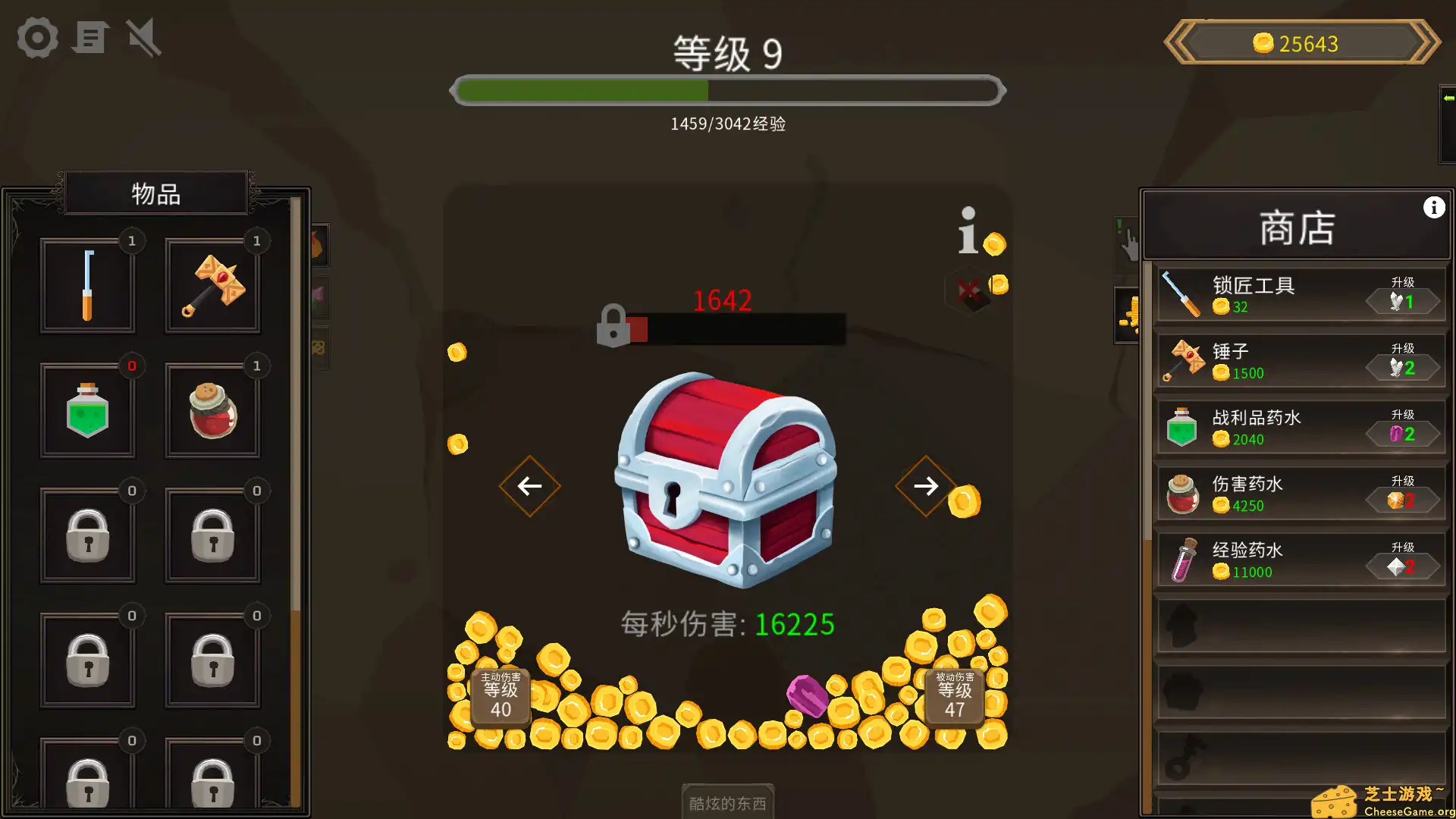Open the book/log icon in top left
1456x819 pixels.
[90, 38]
